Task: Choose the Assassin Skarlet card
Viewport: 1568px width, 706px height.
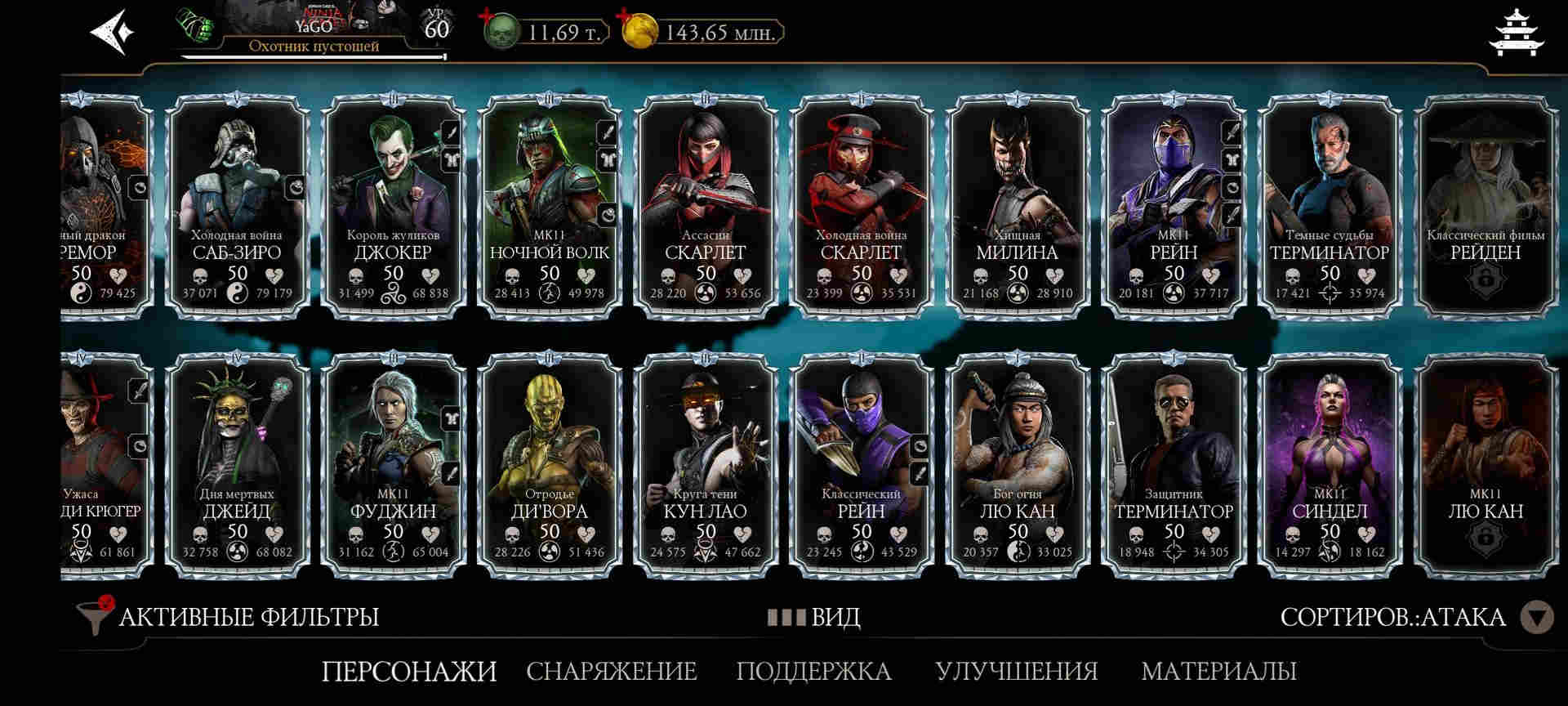Action: pos(705,206)
